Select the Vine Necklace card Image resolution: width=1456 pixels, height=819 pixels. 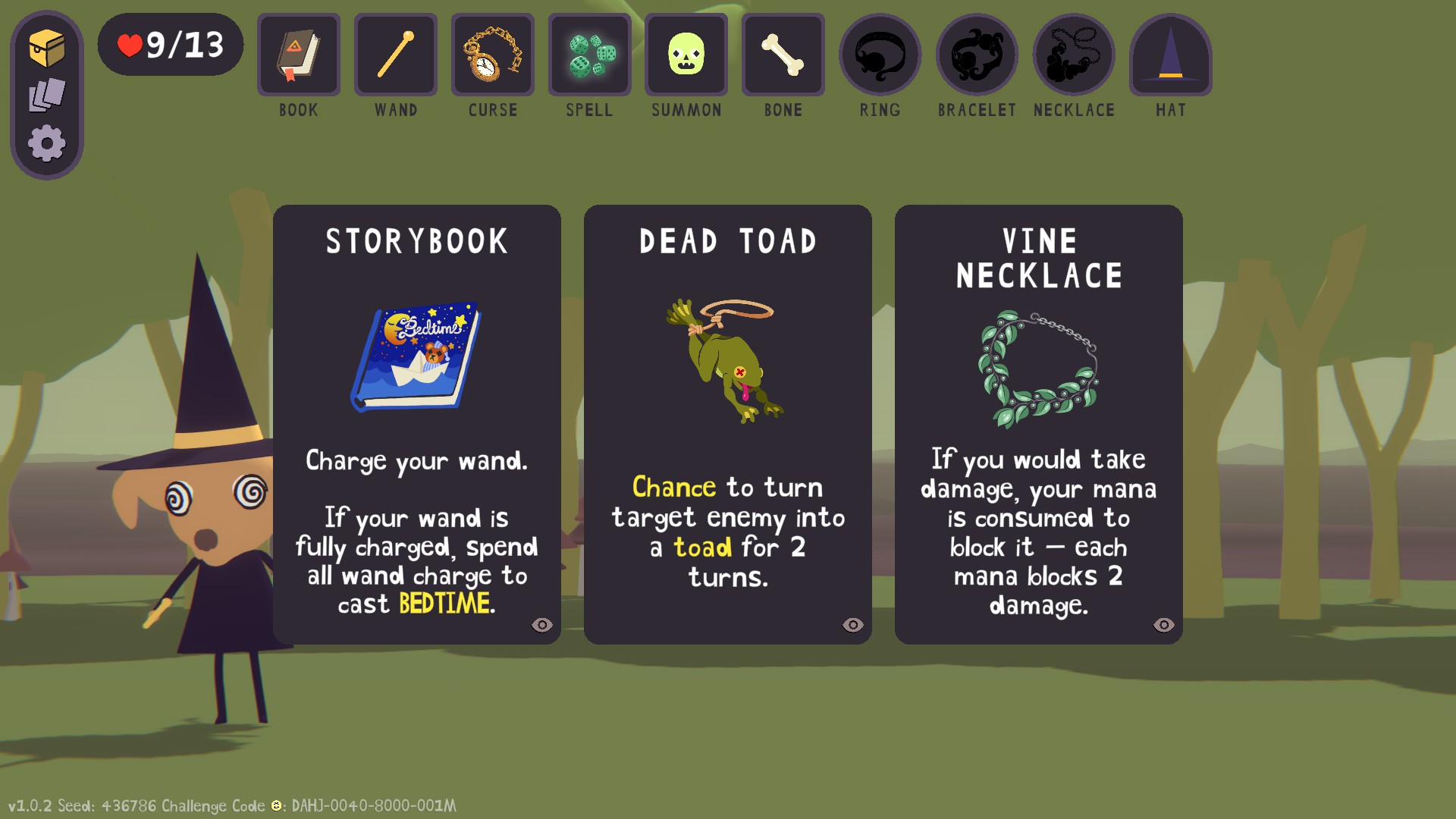pos(1038,424)
